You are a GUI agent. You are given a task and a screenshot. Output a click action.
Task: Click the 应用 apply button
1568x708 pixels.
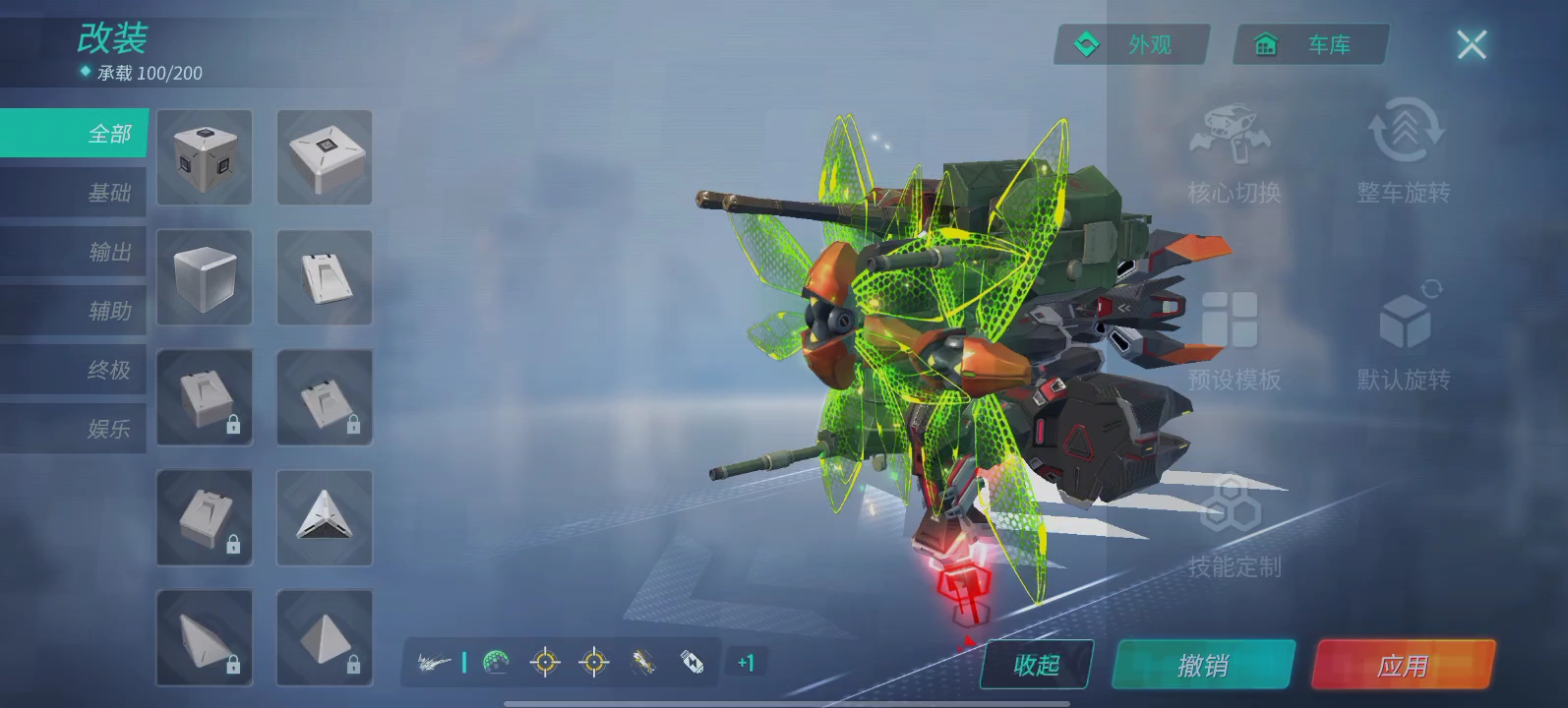point(1402,666)
